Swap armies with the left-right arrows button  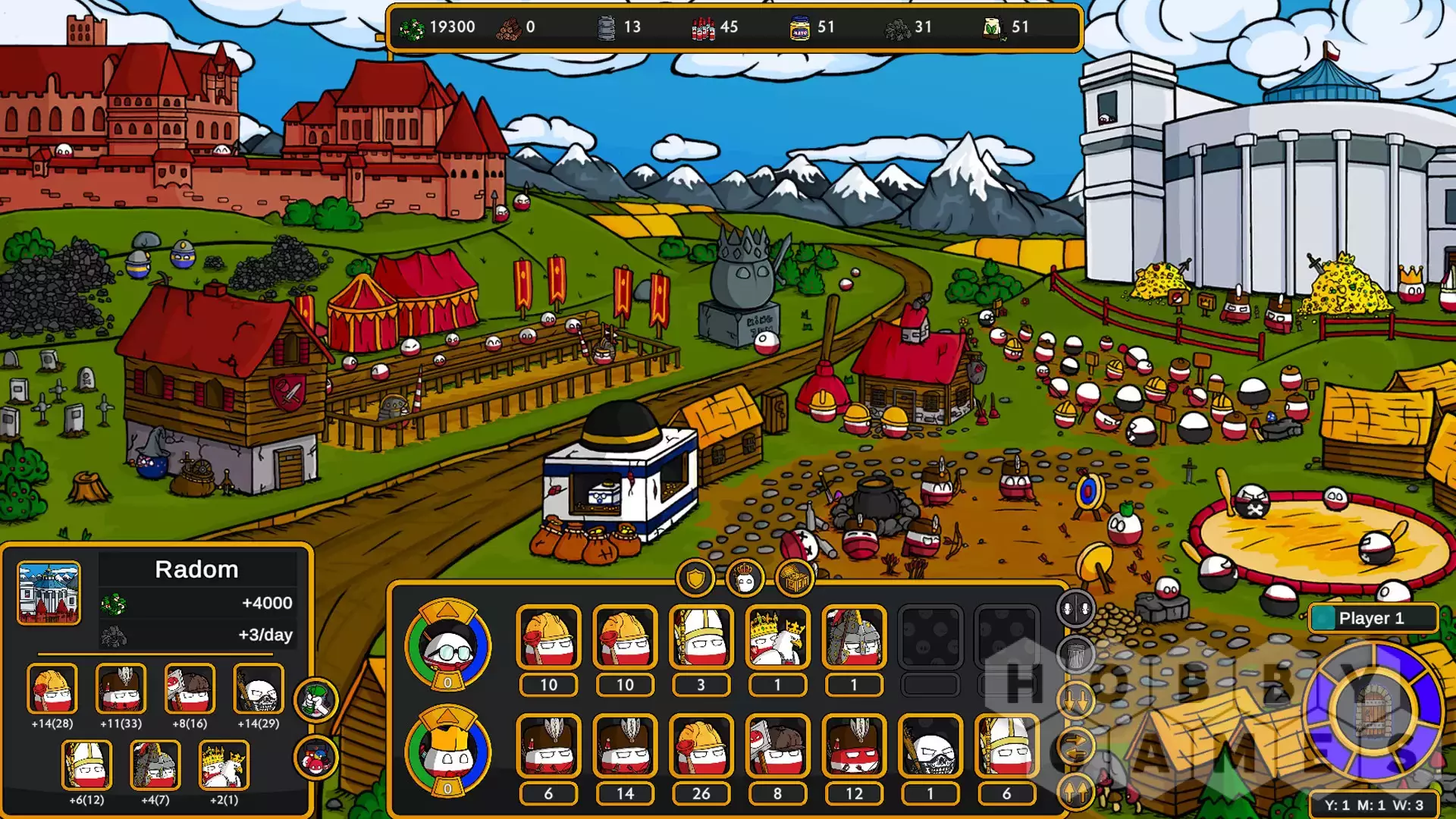(x=1075, y=748)
